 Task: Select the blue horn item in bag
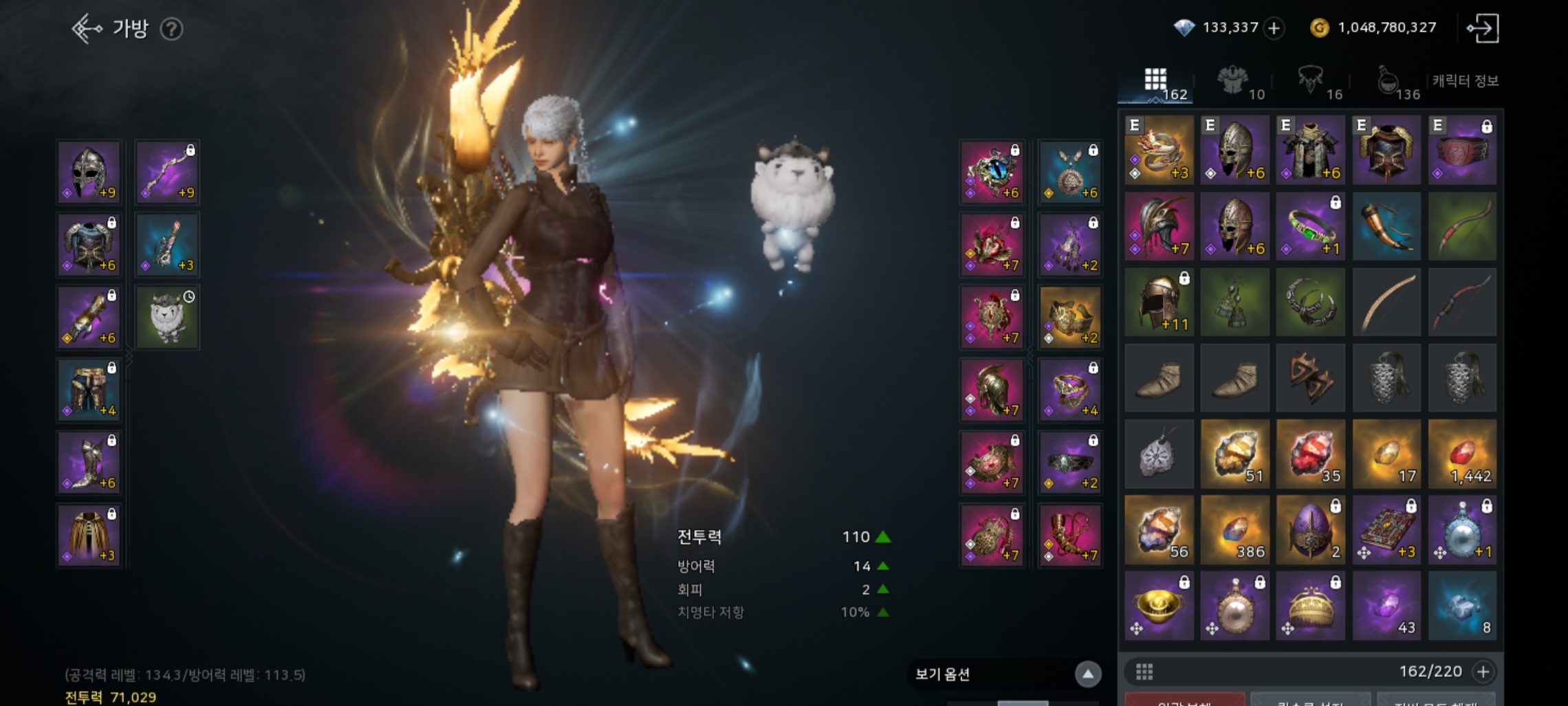1386,227
